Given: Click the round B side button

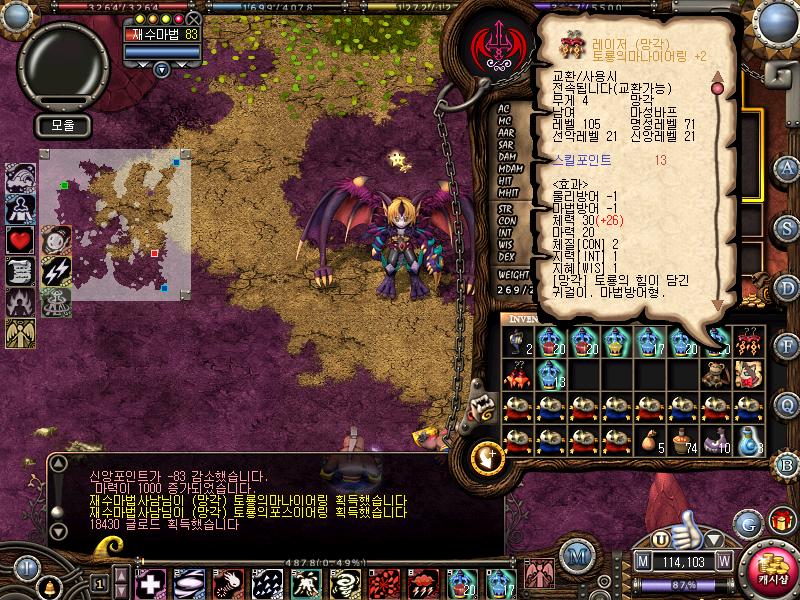Looking at the screenshot, I should tap(787, 464).
